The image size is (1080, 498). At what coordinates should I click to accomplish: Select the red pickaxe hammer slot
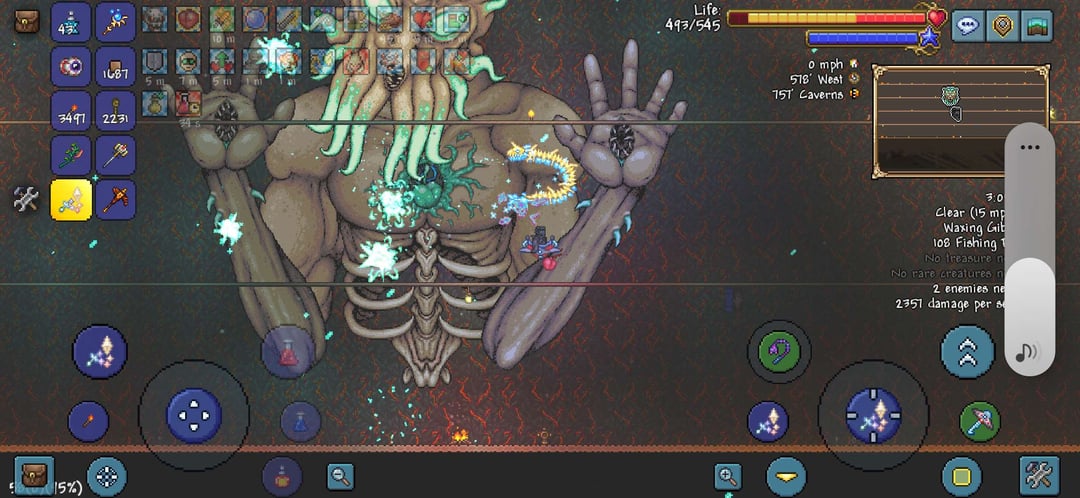coord(116,200)
